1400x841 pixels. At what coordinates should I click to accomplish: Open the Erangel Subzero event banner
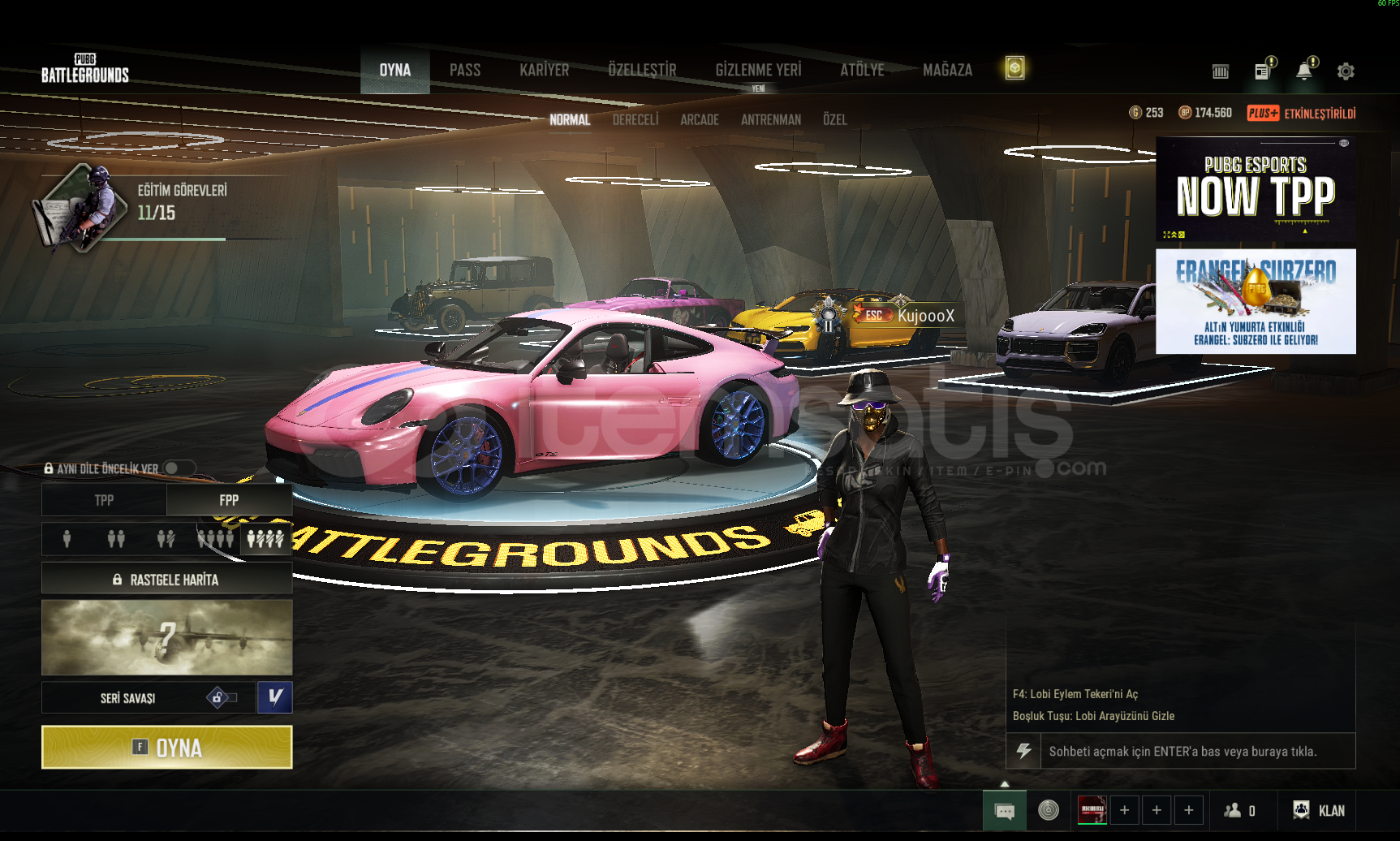pyautogui.click(x=1256, y=301)
